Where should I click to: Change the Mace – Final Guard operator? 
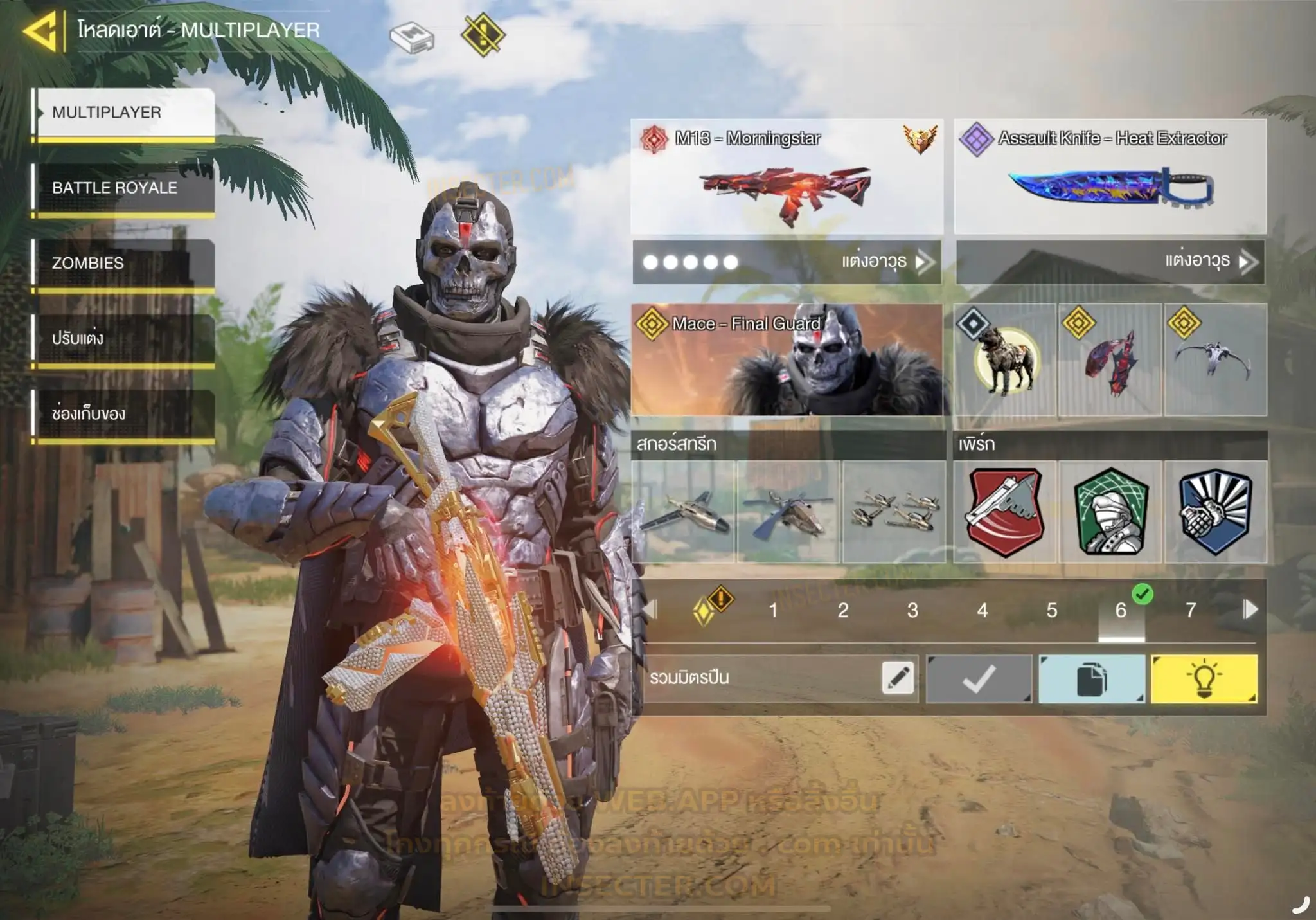787,360
